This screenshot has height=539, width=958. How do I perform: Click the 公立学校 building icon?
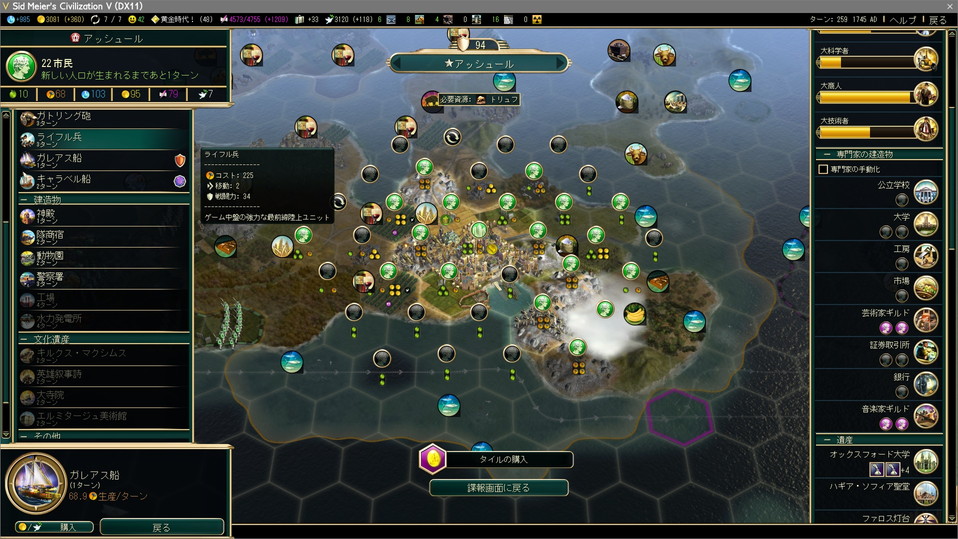coord(926,192)
